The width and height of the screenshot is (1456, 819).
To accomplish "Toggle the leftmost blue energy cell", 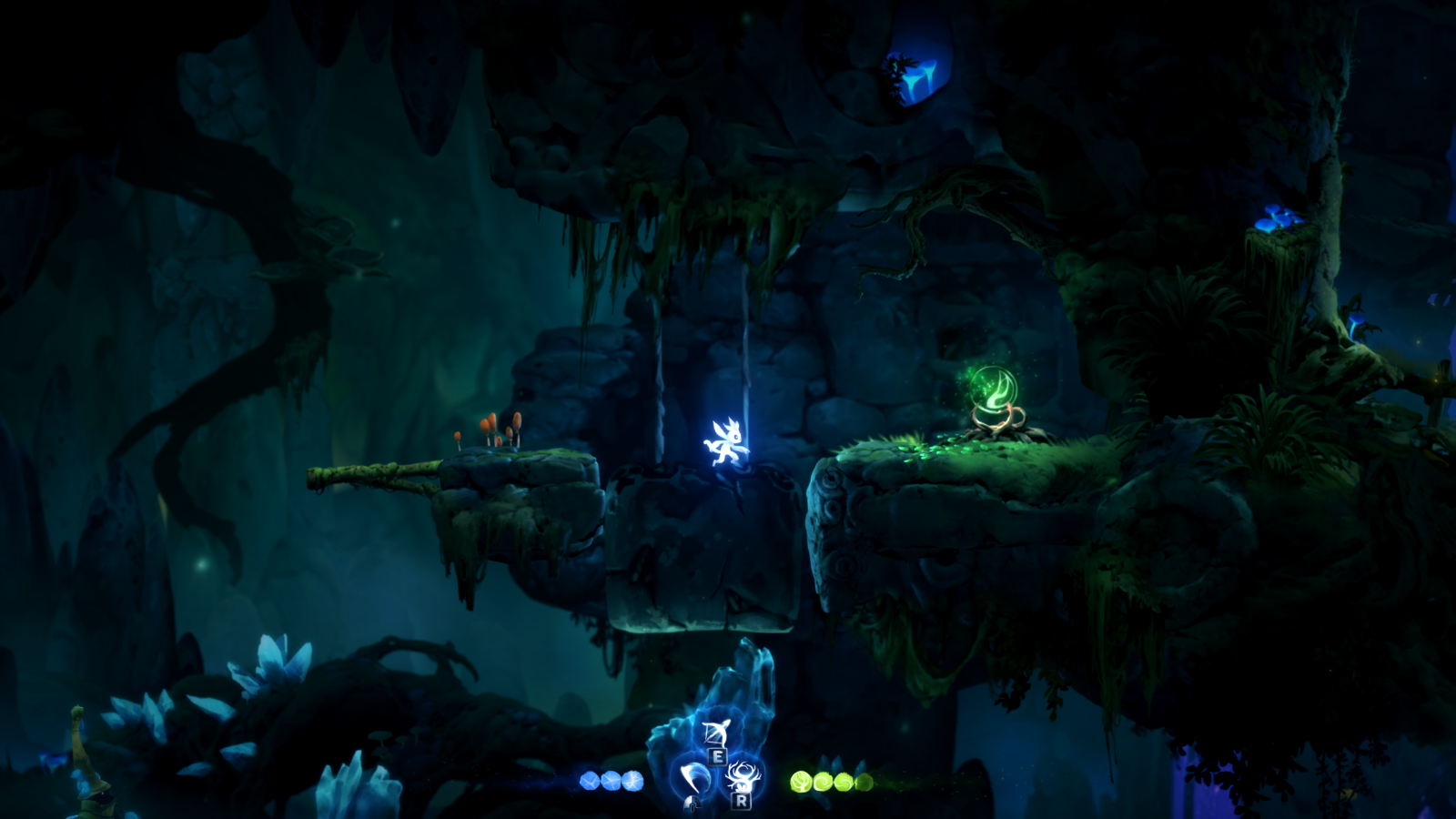I will point(589,780).
